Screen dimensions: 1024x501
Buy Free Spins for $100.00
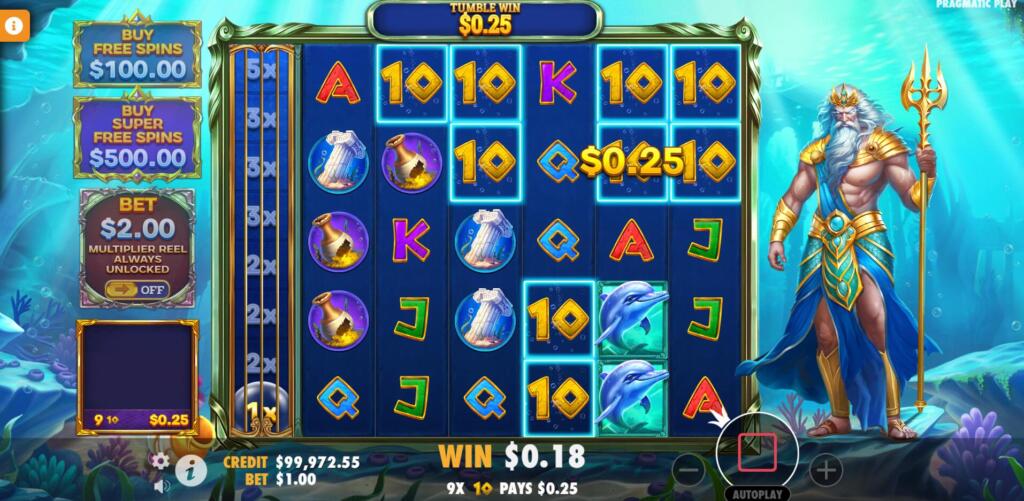pyautogui.click(x=138, y=56)
